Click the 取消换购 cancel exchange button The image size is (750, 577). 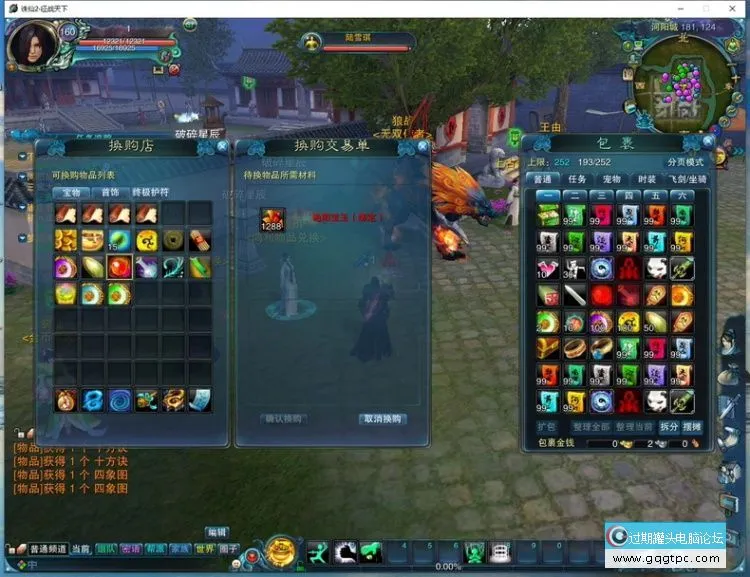(381, 419)
